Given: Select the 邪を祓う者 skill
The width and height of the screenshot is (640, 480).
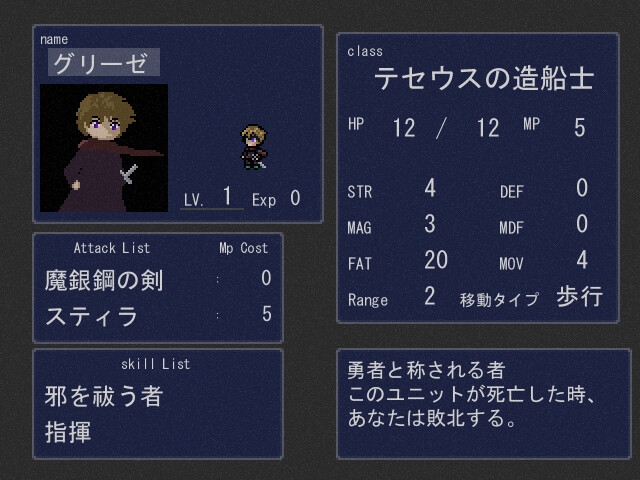Looking at the screenshot, I should (x=103, y=396).
